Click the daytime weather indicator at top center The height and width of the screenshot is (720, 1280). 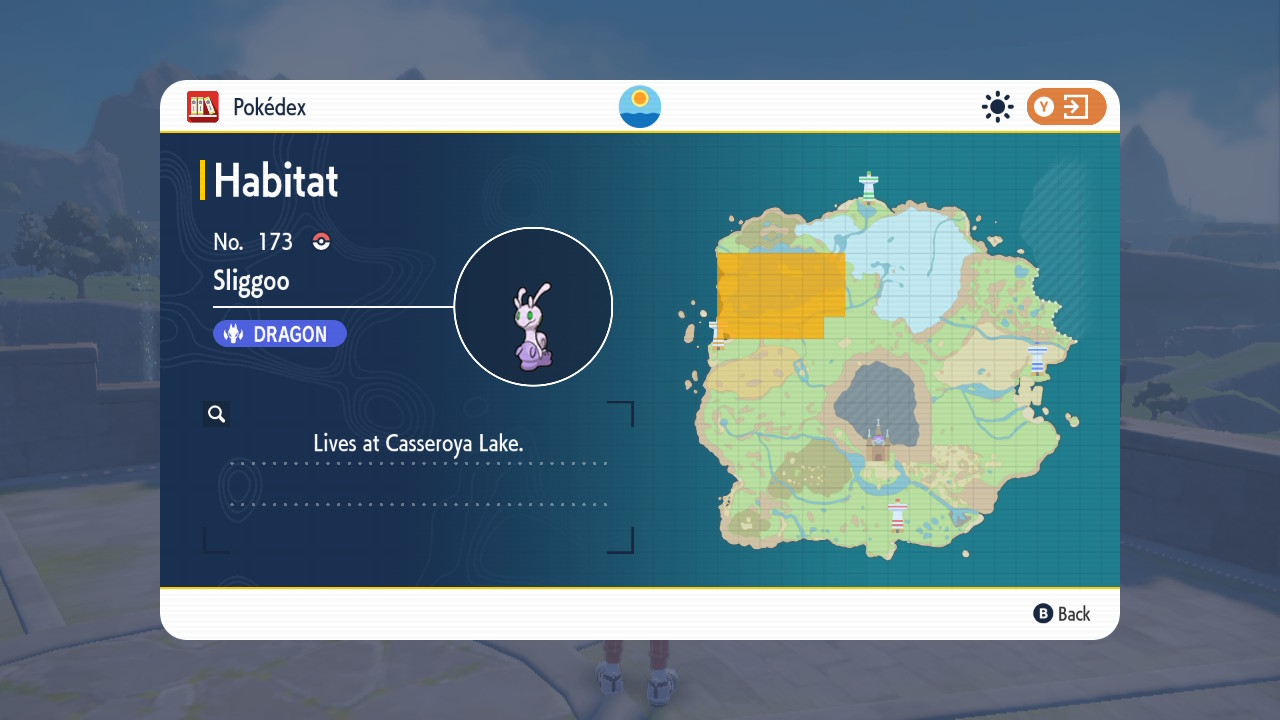click(x=639, y=107)
